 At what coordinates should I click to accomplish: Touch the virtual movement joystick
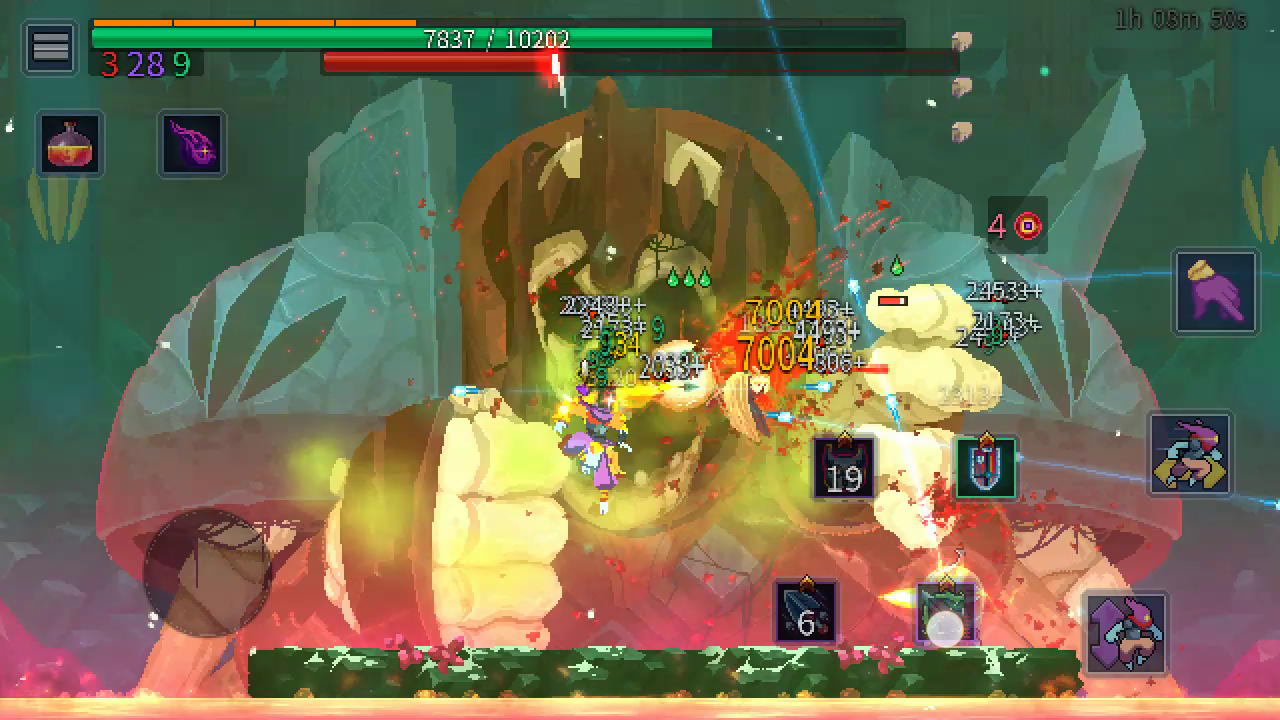[207, 572]
